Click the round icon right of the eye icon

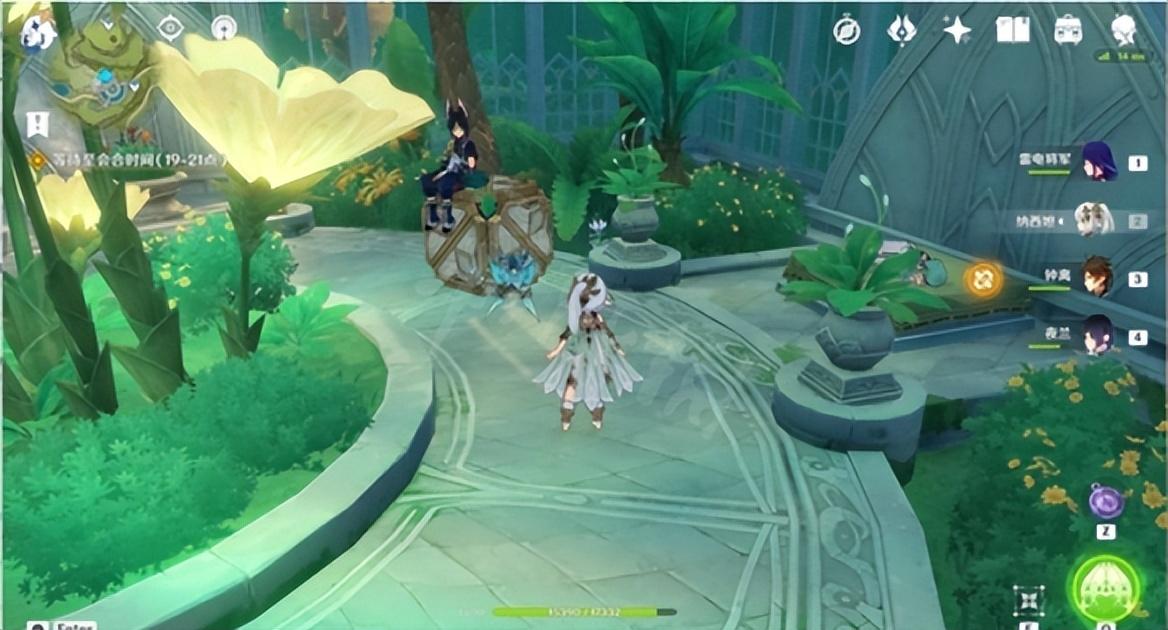pos(224,29)
